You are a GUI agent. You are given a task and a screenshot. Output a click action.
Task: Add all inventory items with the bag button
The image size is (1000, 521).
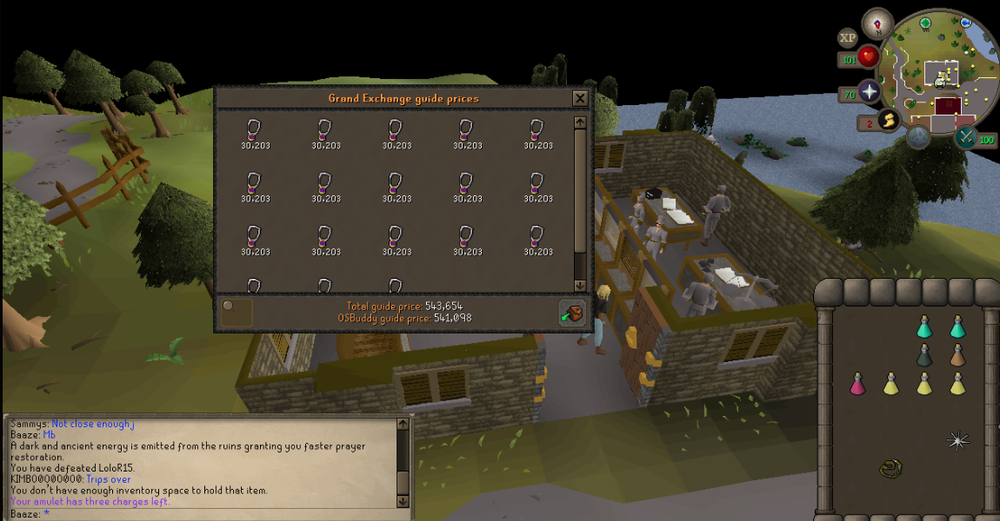[x=572, y=312]
